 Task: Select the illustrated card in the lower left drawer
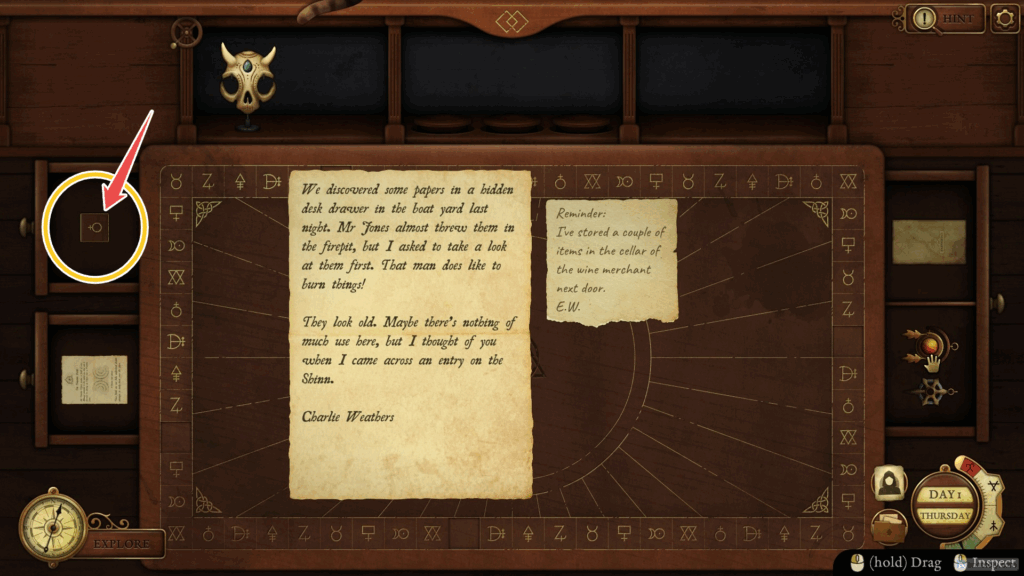tap(94, 379)
